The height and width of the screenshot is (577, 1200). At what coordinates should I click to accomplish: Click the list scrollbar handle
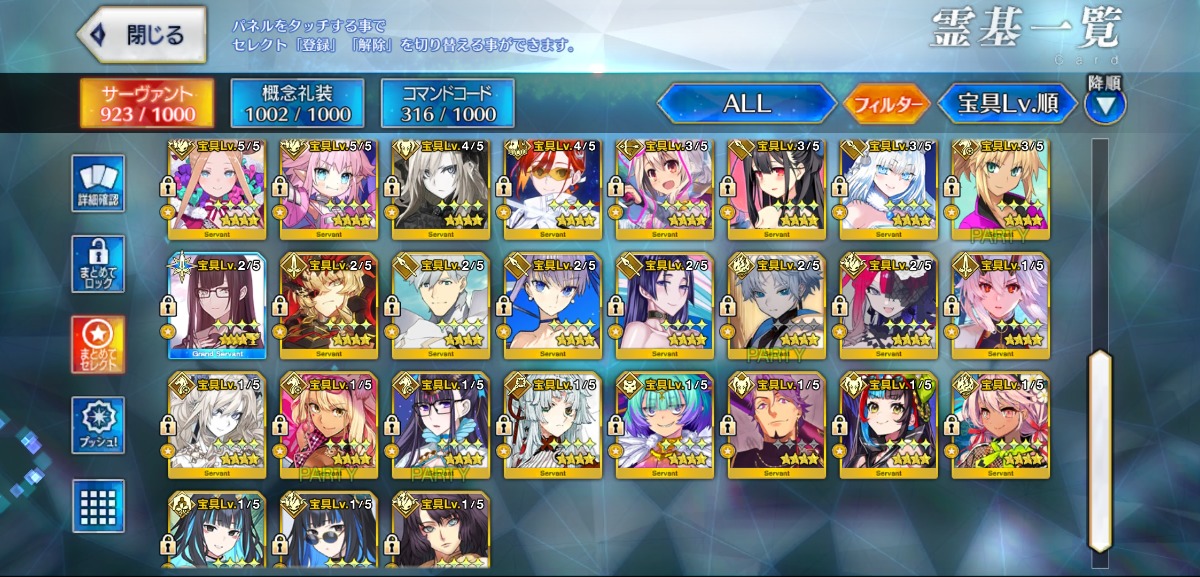coord(1100,448)
